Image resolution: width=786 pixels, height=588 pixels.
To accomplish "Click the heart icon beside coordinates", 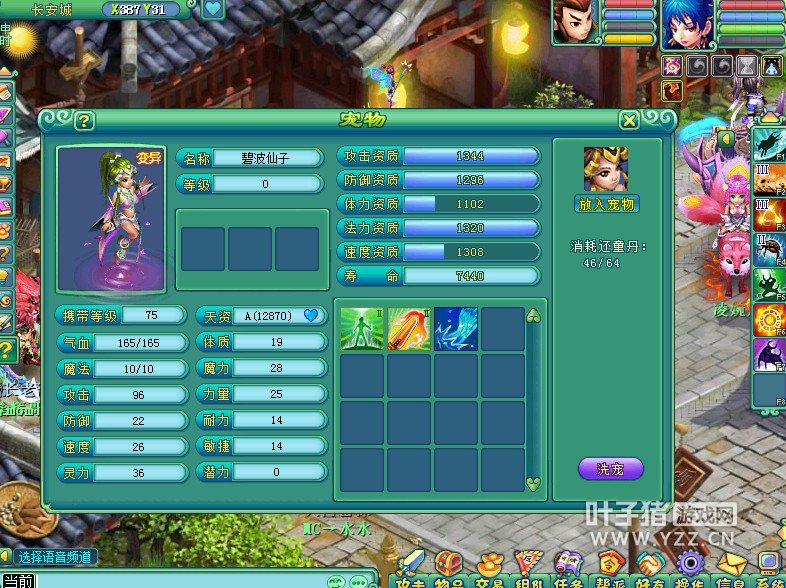I will pyautogui.click(x=213, y=10).
